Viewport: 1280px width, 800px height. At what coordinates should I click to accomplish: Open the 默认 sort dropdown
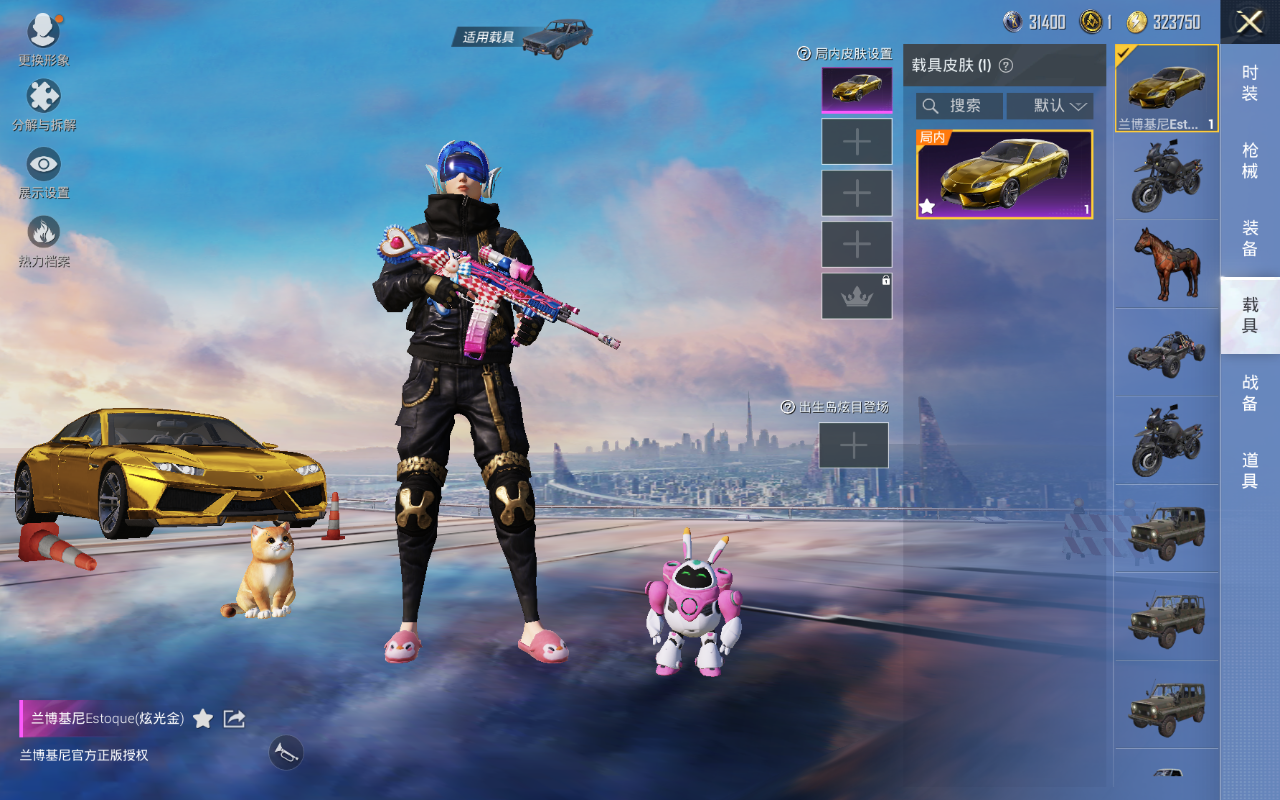tap(1050, 106)
